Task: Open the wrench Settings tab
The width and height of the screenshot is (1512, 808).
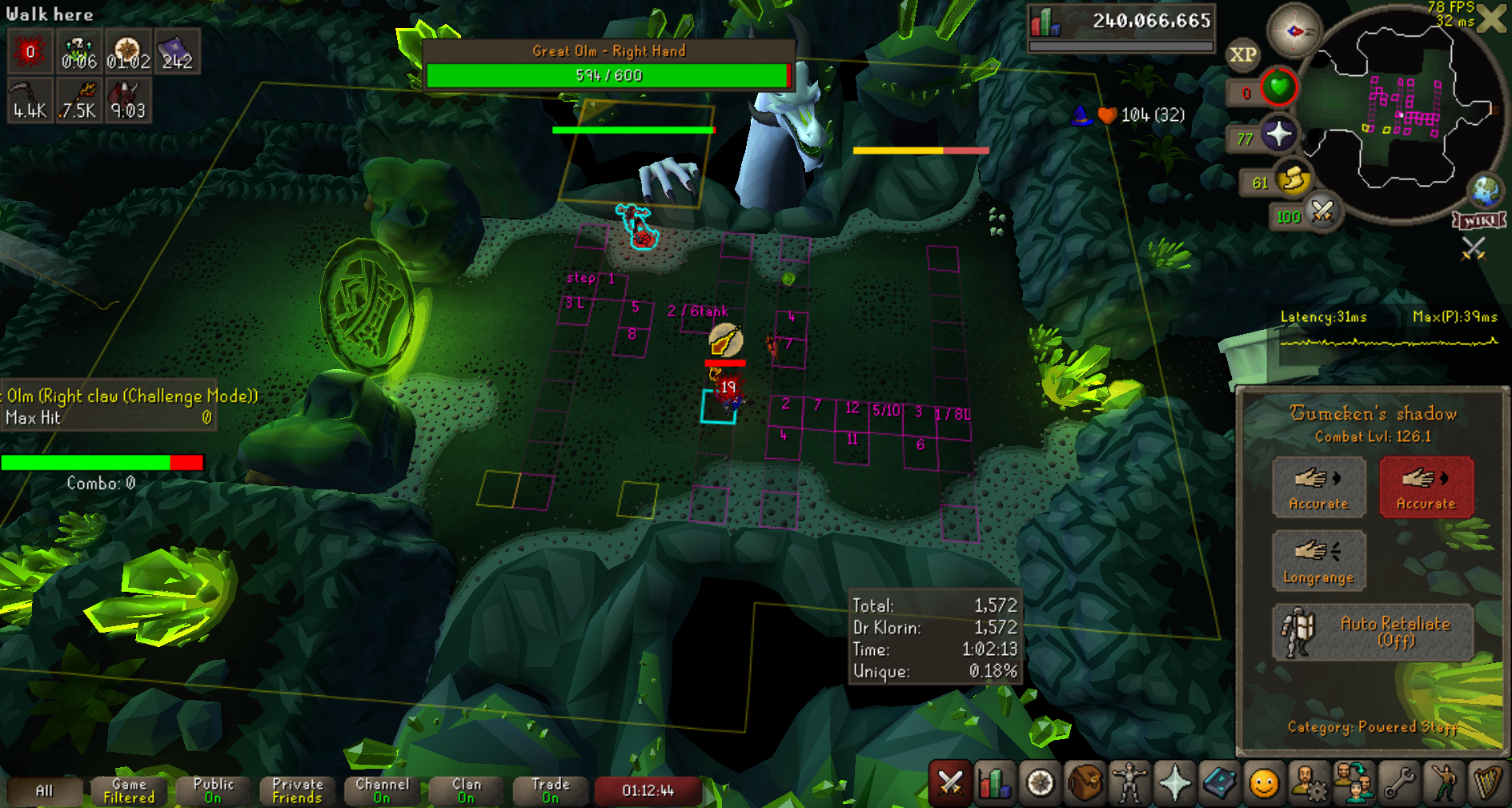Action: (x=1399, y=782)
